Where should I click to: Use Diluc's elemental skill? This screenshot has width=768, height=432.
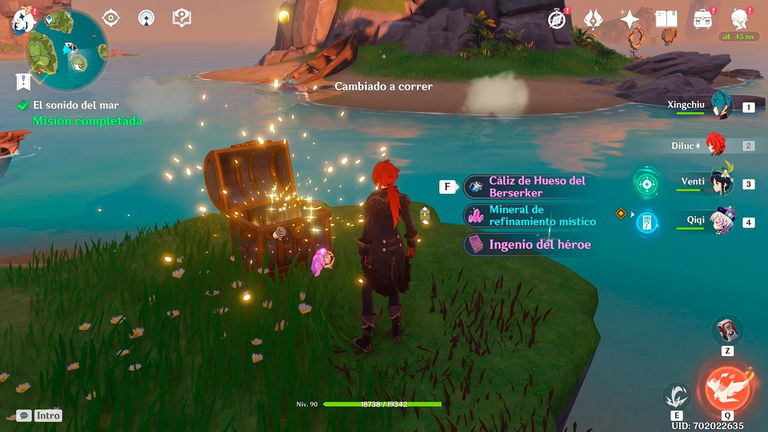(676, 395)
